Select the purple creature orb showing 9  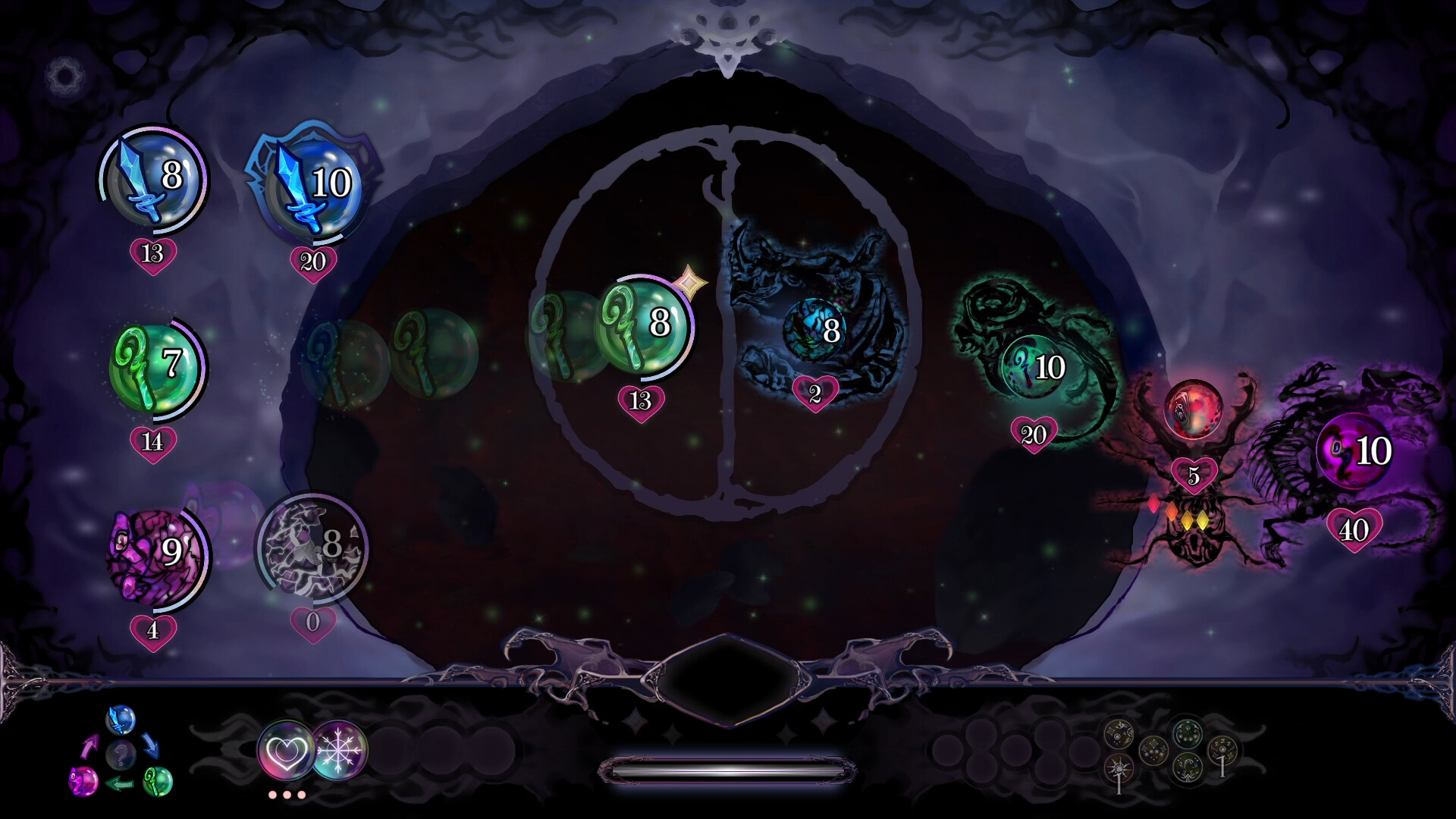tap(155, 554)
